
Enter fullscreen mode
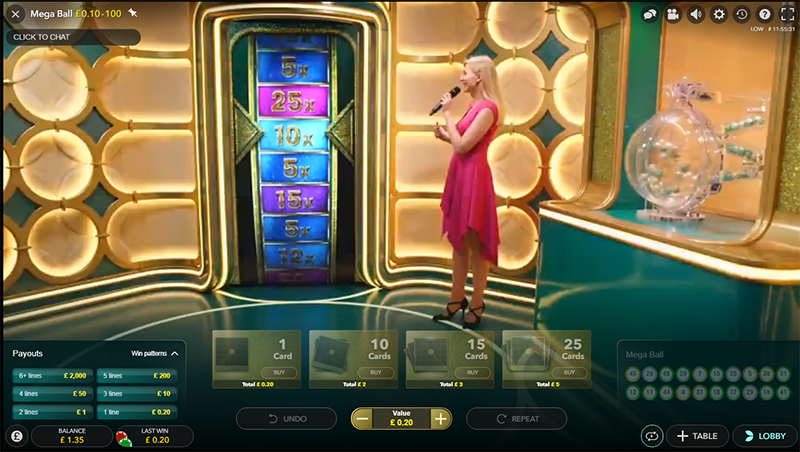click(x=786, y=15)
